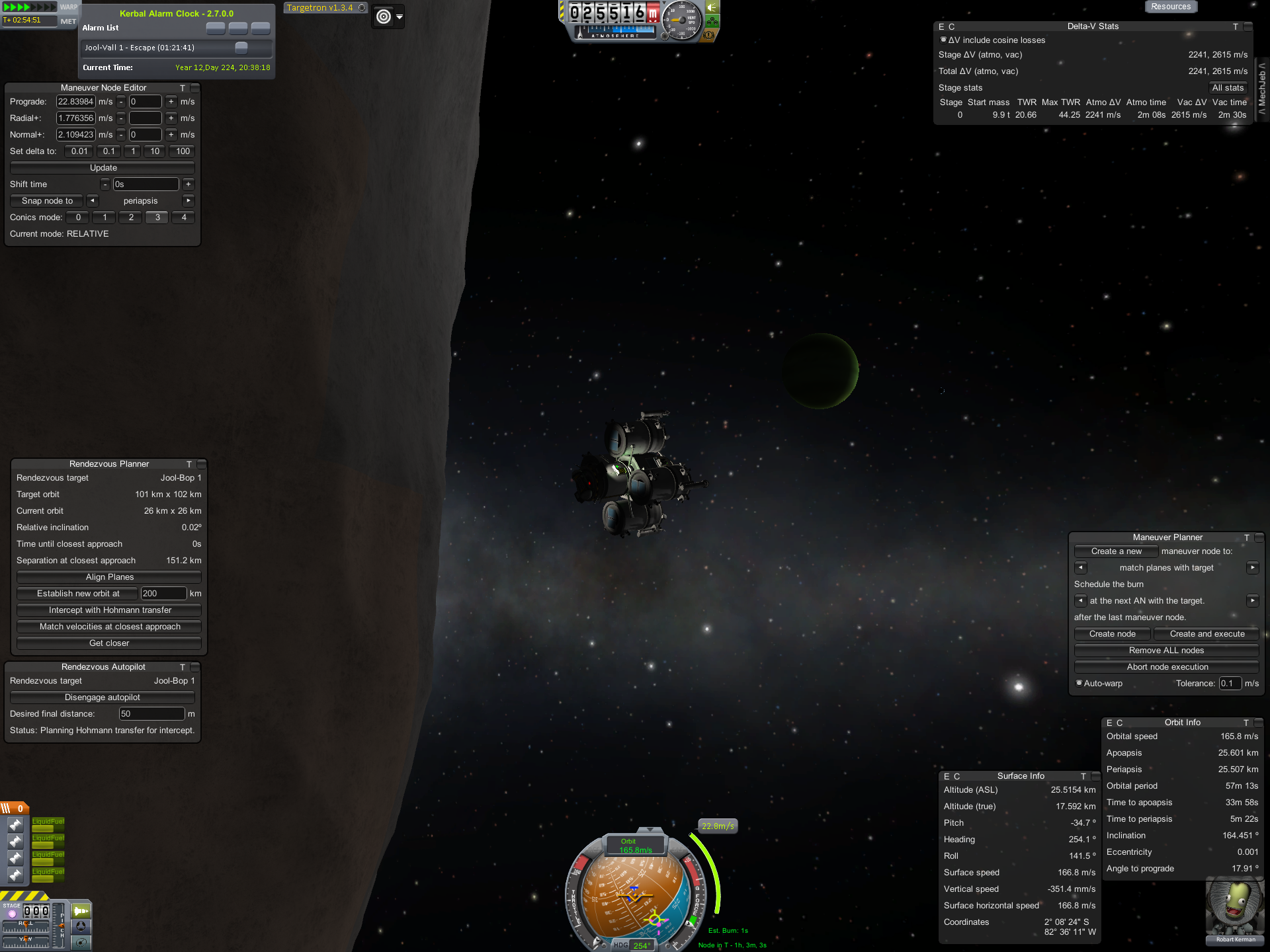Abort node execution

point(1166,667)
